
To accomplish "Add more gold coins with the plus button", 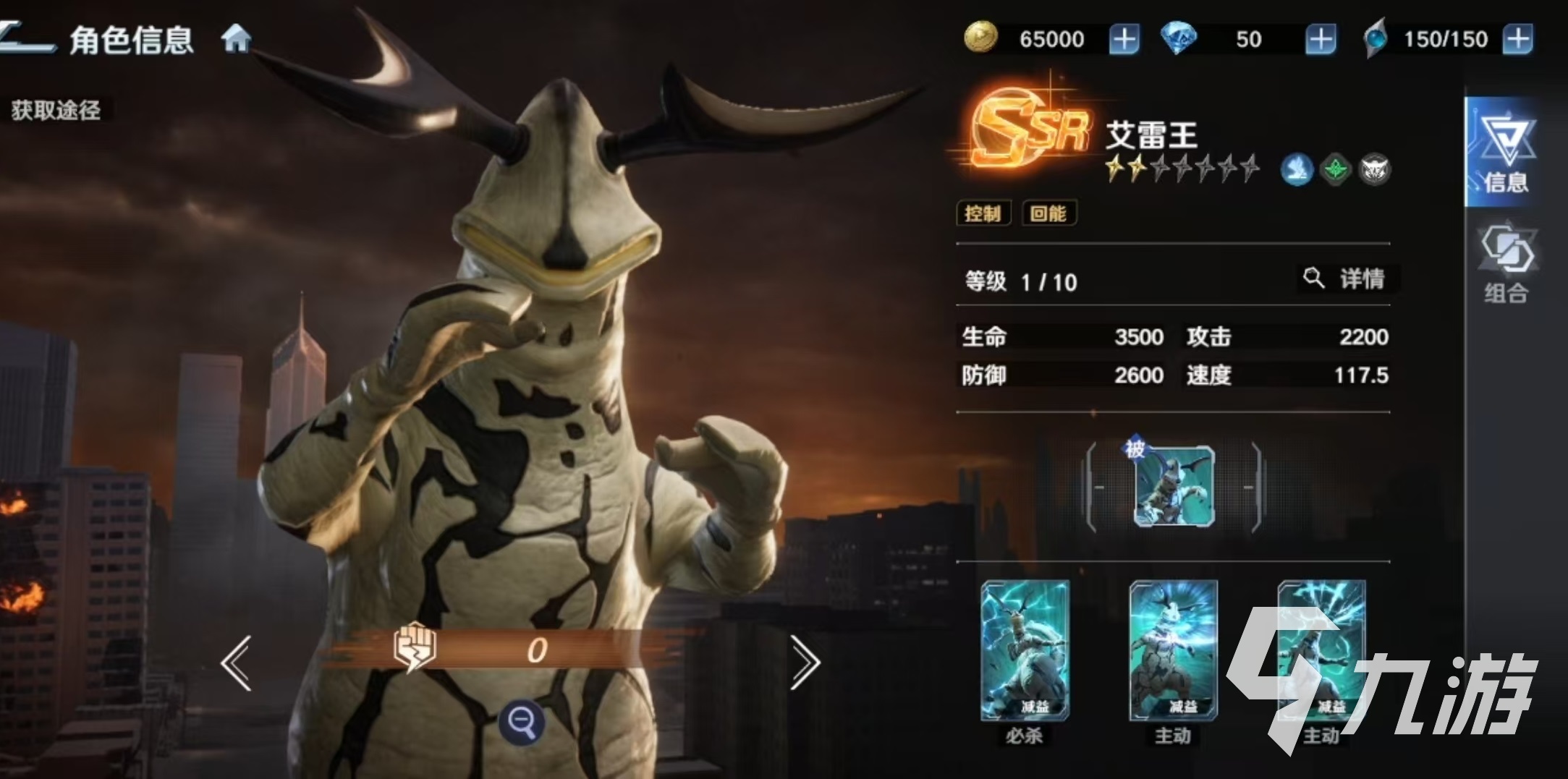I will click(x=1124, y=39).
